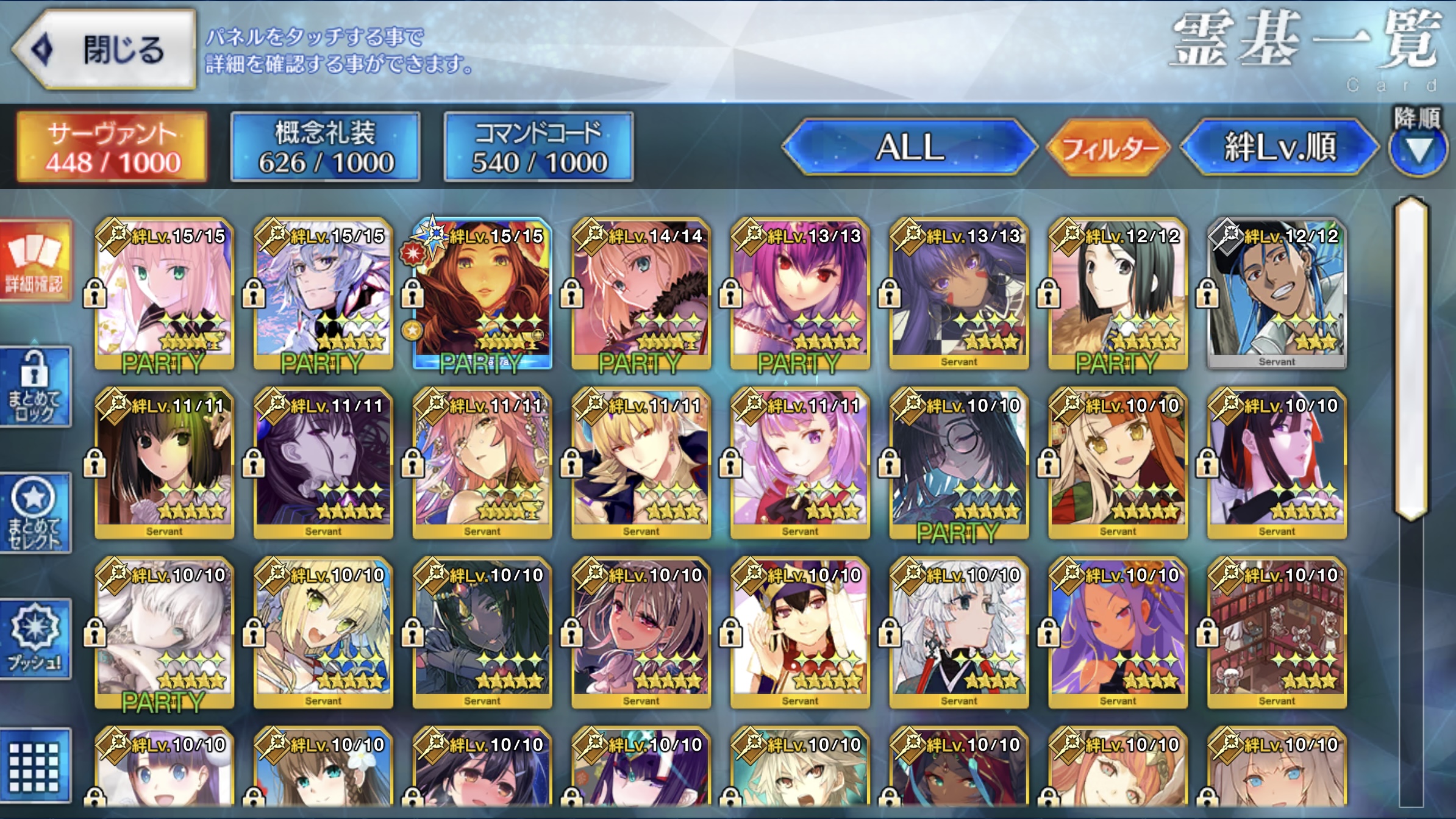Open the 概念礼装 tab
This screenshot has height=819, width=1456.
click(326, 147)
